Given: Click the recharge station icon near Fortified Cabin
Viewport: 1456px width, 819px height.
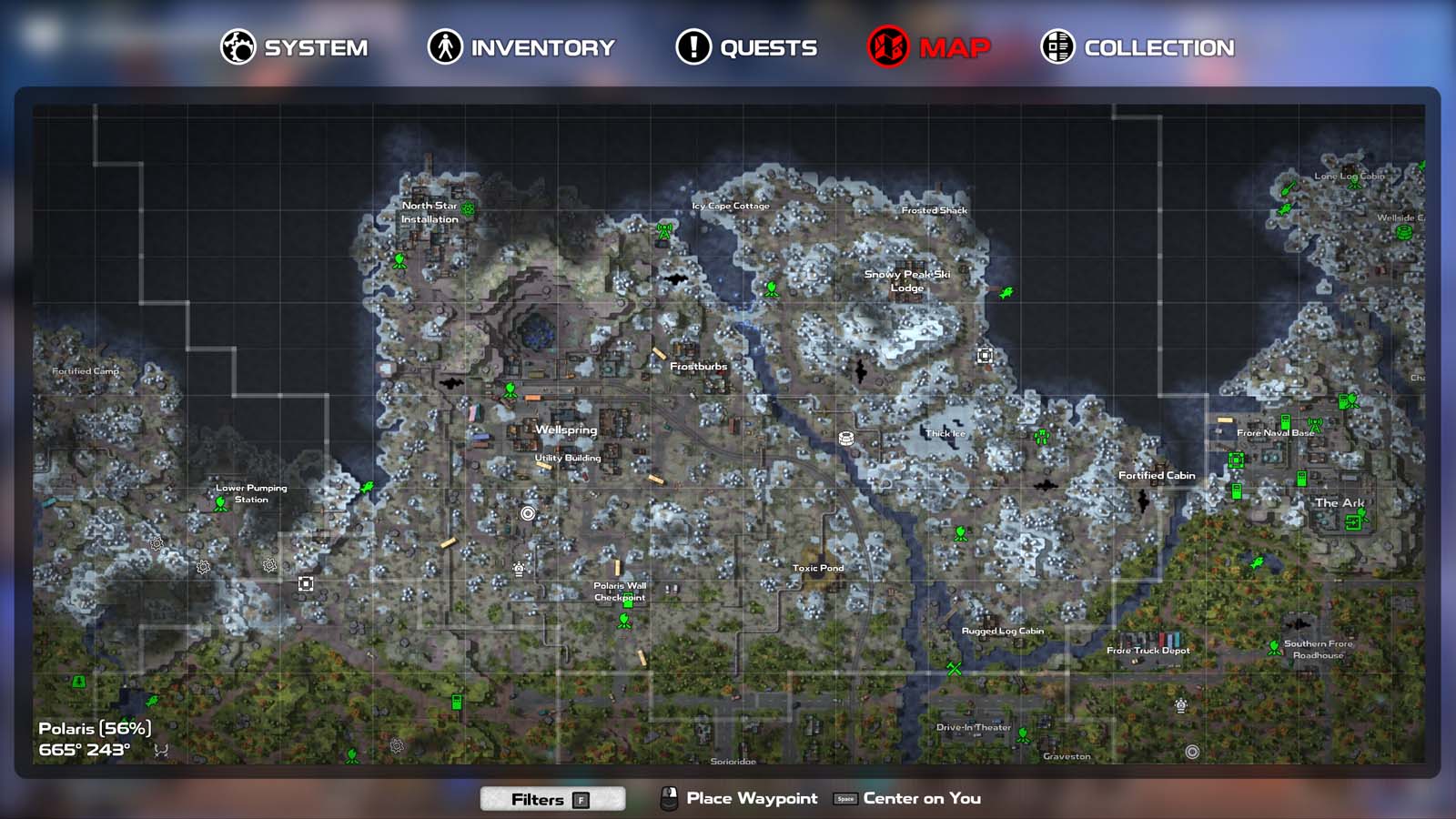Looking at the screenshot, I should (x=1237, y=491).
